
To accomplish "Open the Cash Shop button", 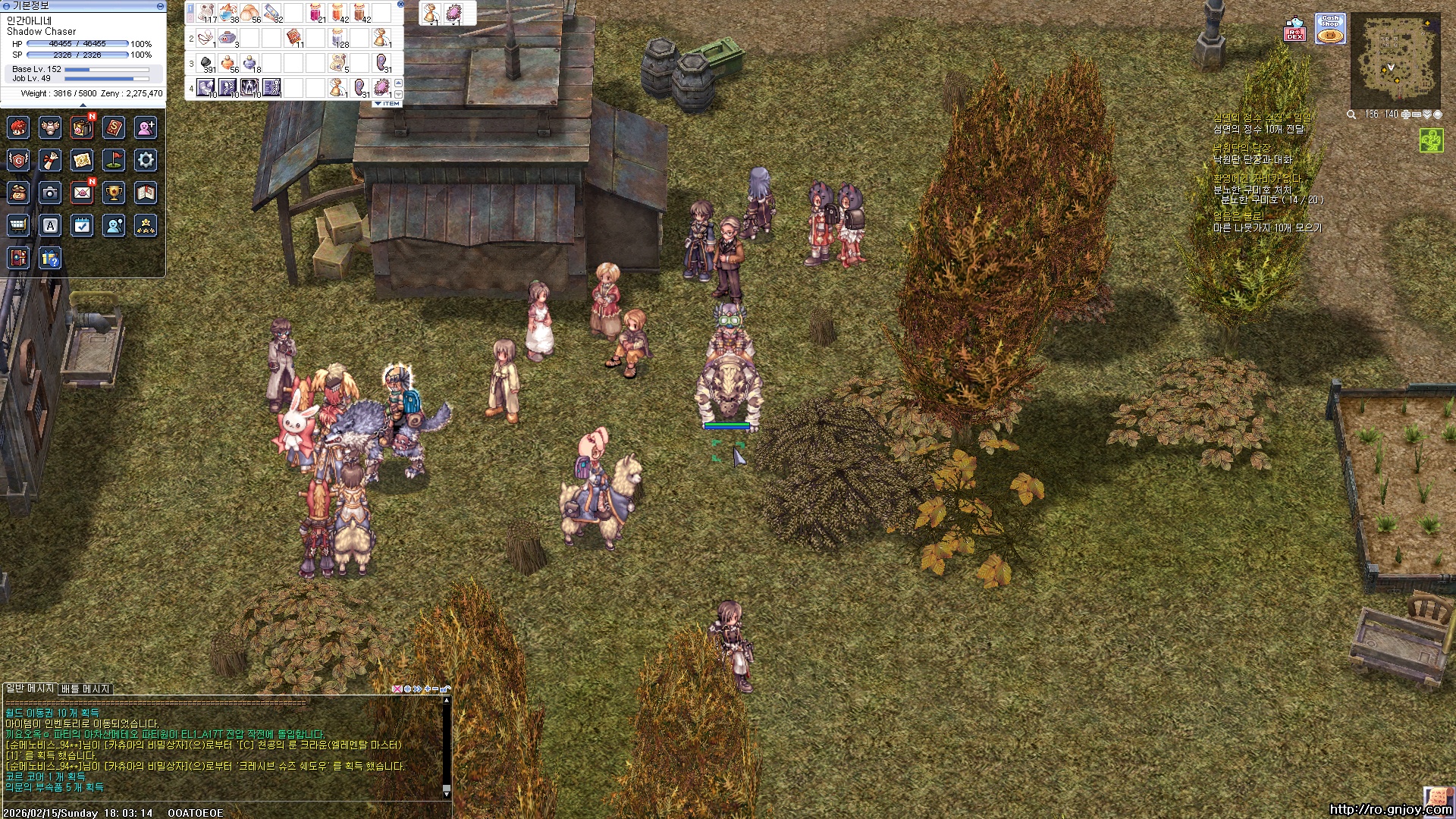I will [x=1330, y=29].
